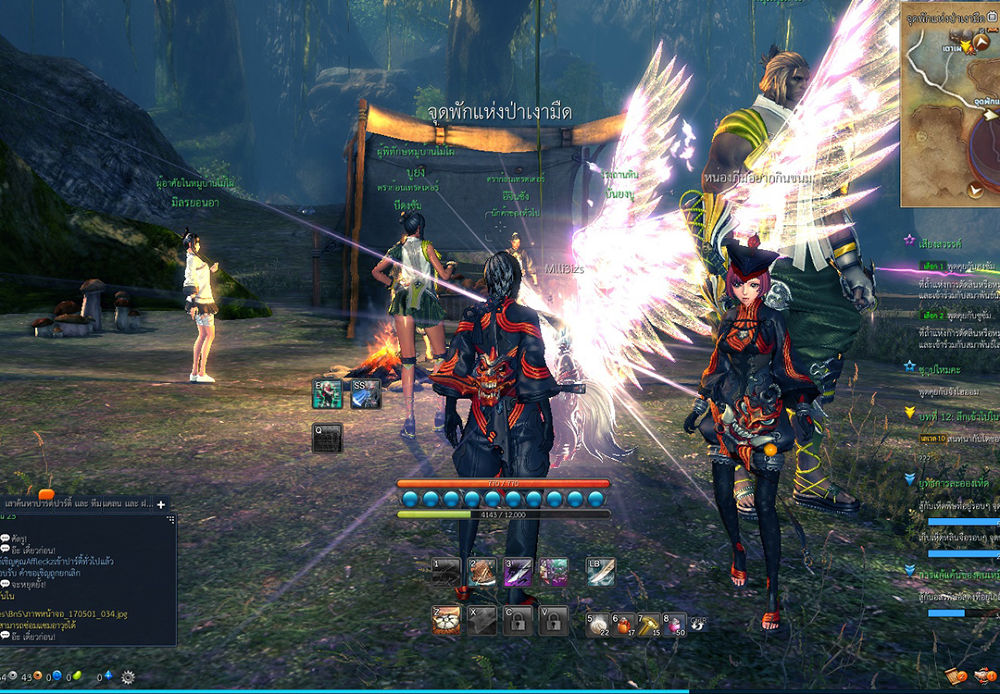Select the dark Q skill icon
The width and height of the screenshot is (1000, 694).
[327, 438]
